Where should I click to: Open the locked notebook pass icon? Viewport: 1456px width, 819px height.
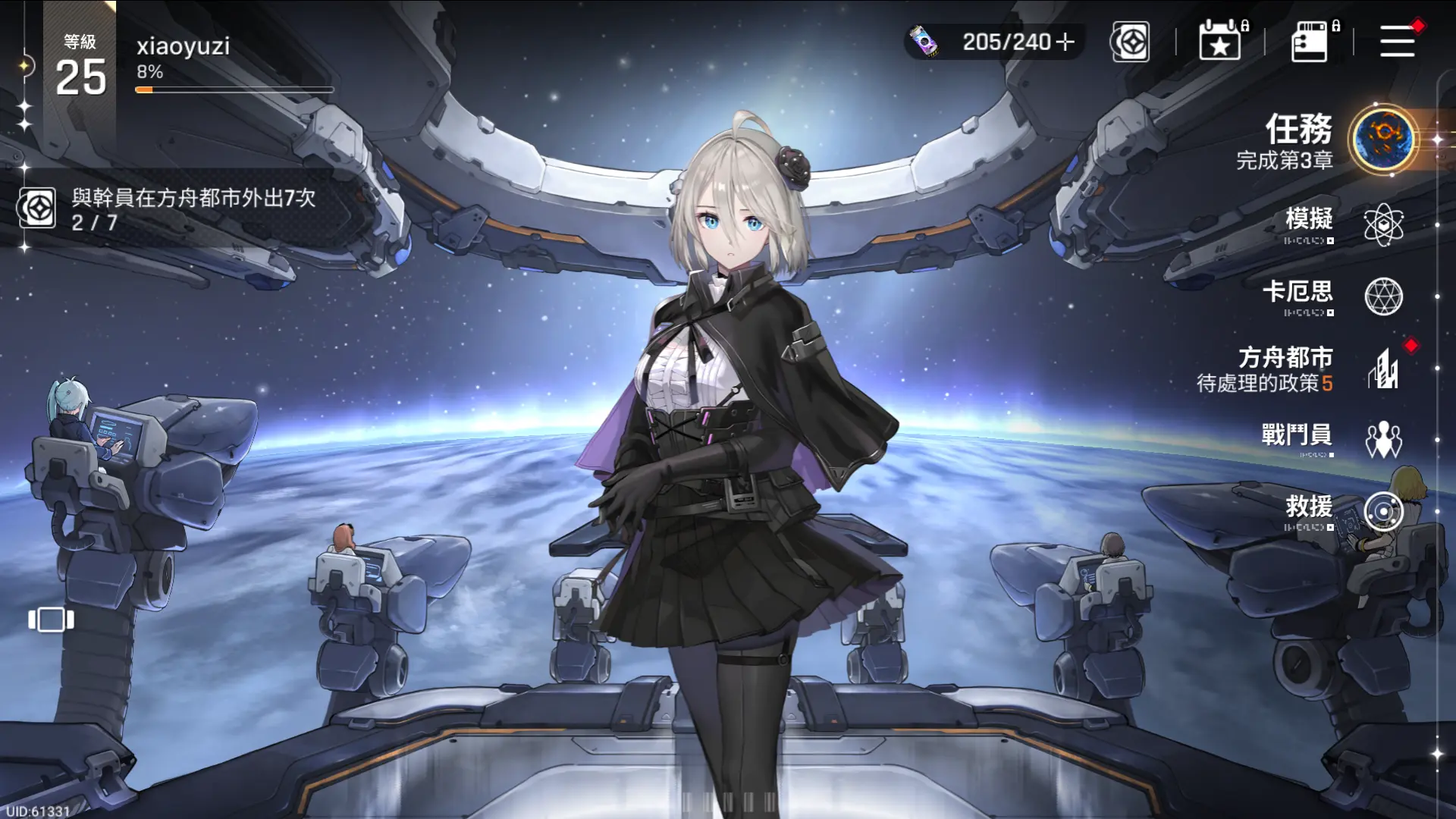(x=1310, y=41)
